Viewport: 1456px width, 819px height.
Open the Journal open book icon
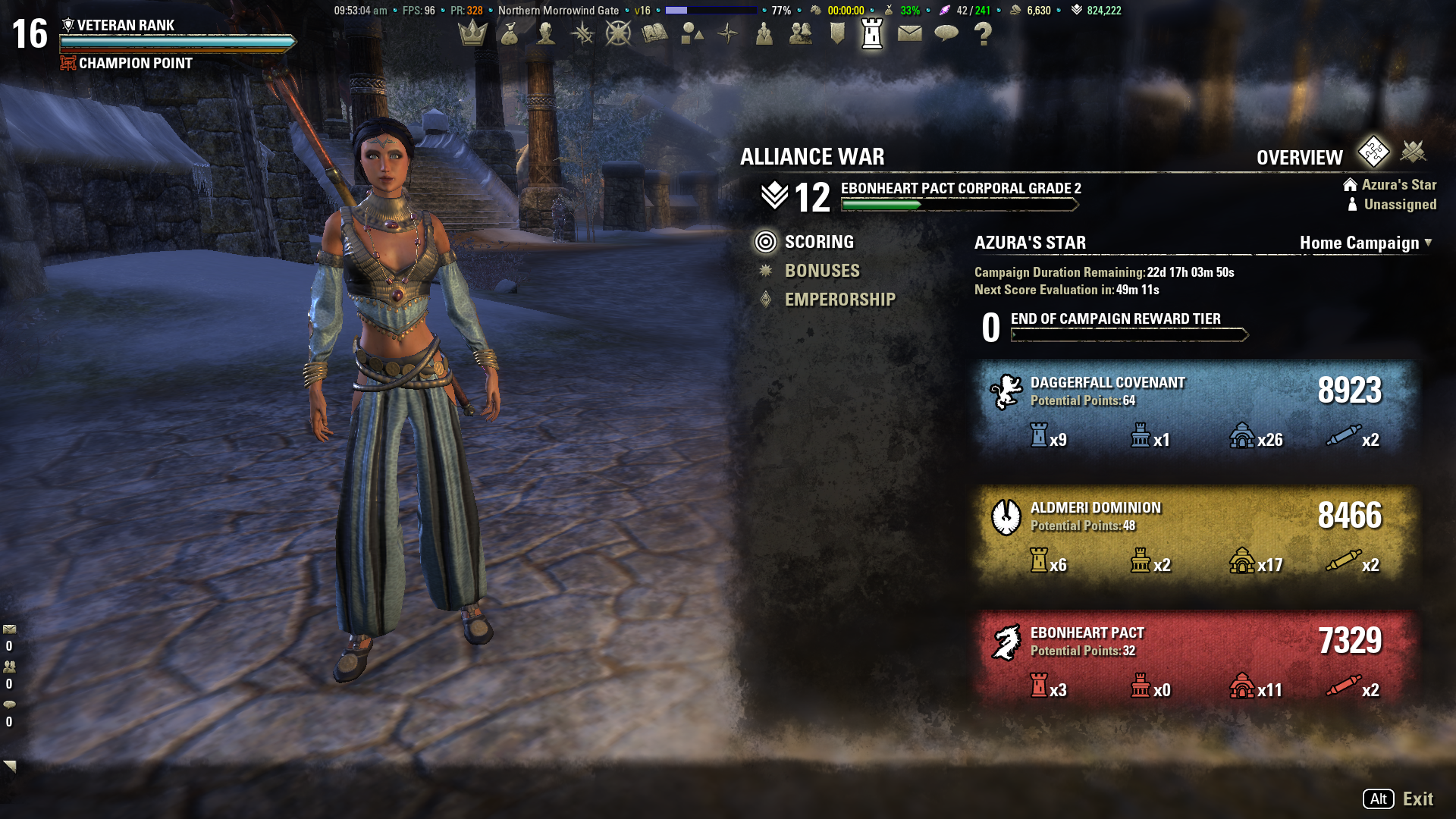654,33
